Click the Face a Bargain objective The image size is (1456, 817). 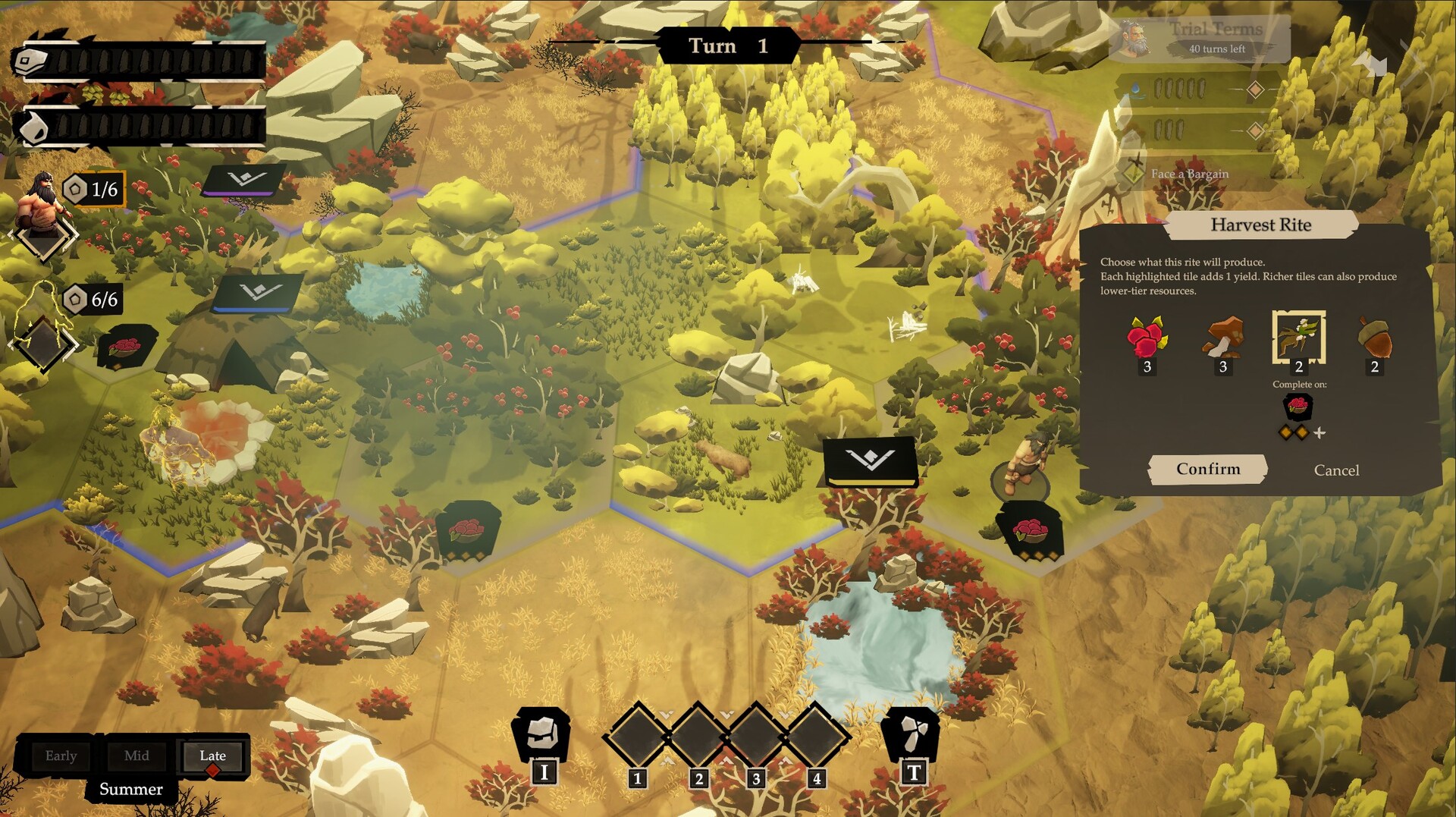(x=1189, y=174)
